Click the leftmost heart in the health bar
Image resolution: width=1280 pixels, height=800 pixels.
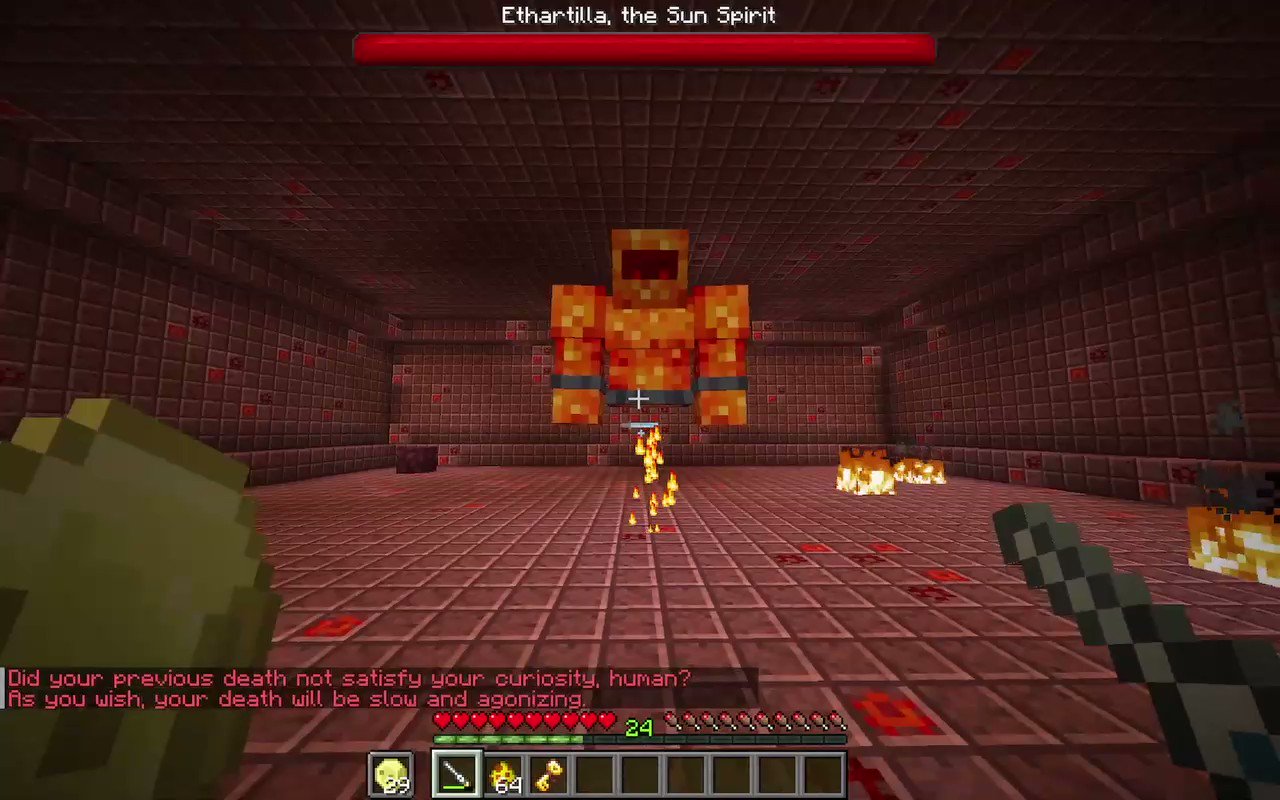tap(440, 719)
